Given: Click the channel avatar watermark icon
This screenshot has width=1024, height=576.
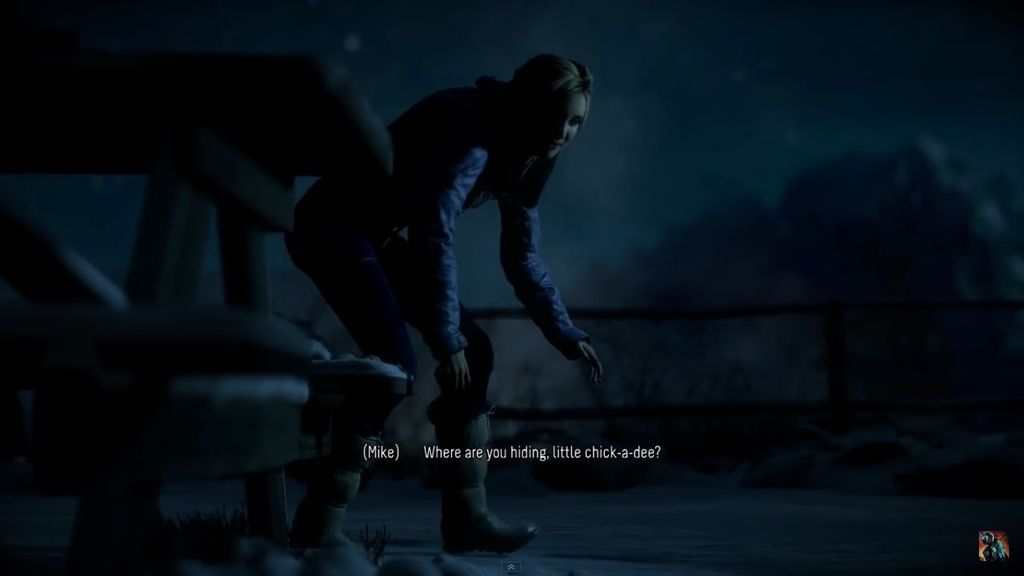Looking at the screenshot, I should click(x=993, y=546).
